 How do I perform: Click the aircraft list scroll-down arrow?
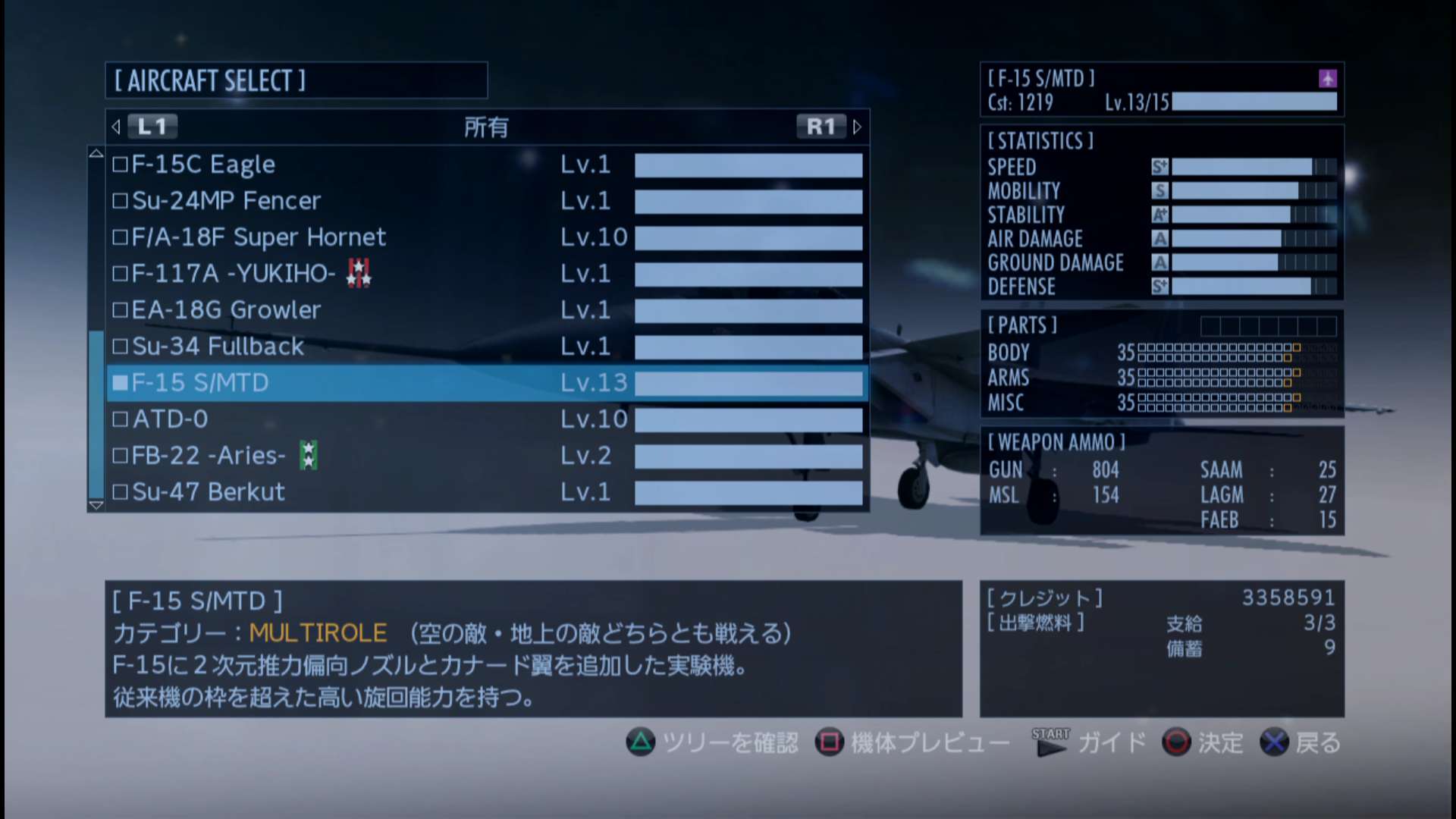96,504
